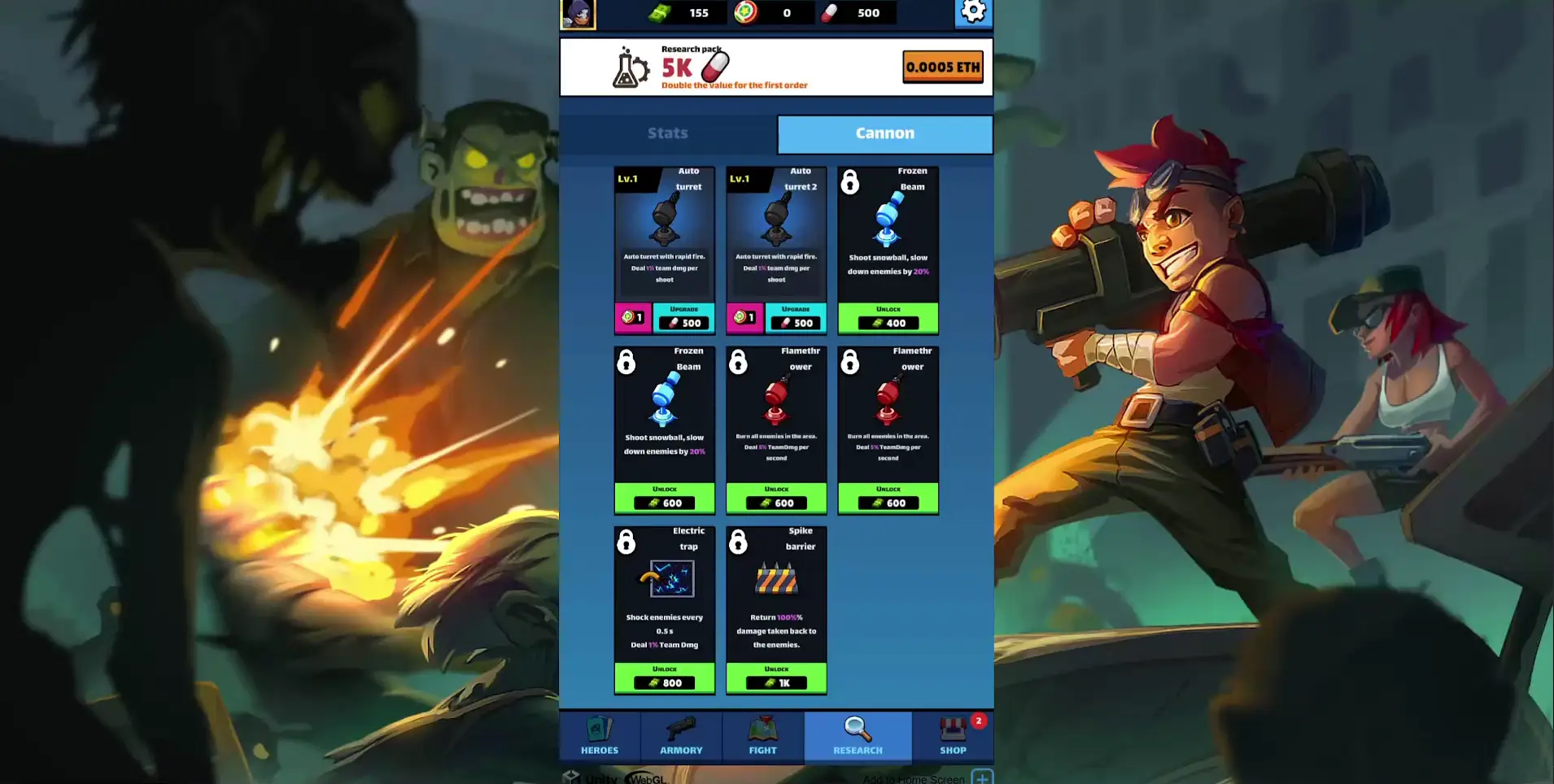The image size is (1554, 784).
Task: Click the Auto turret 2 card thumbnail
Action: (x=775, y=220)
